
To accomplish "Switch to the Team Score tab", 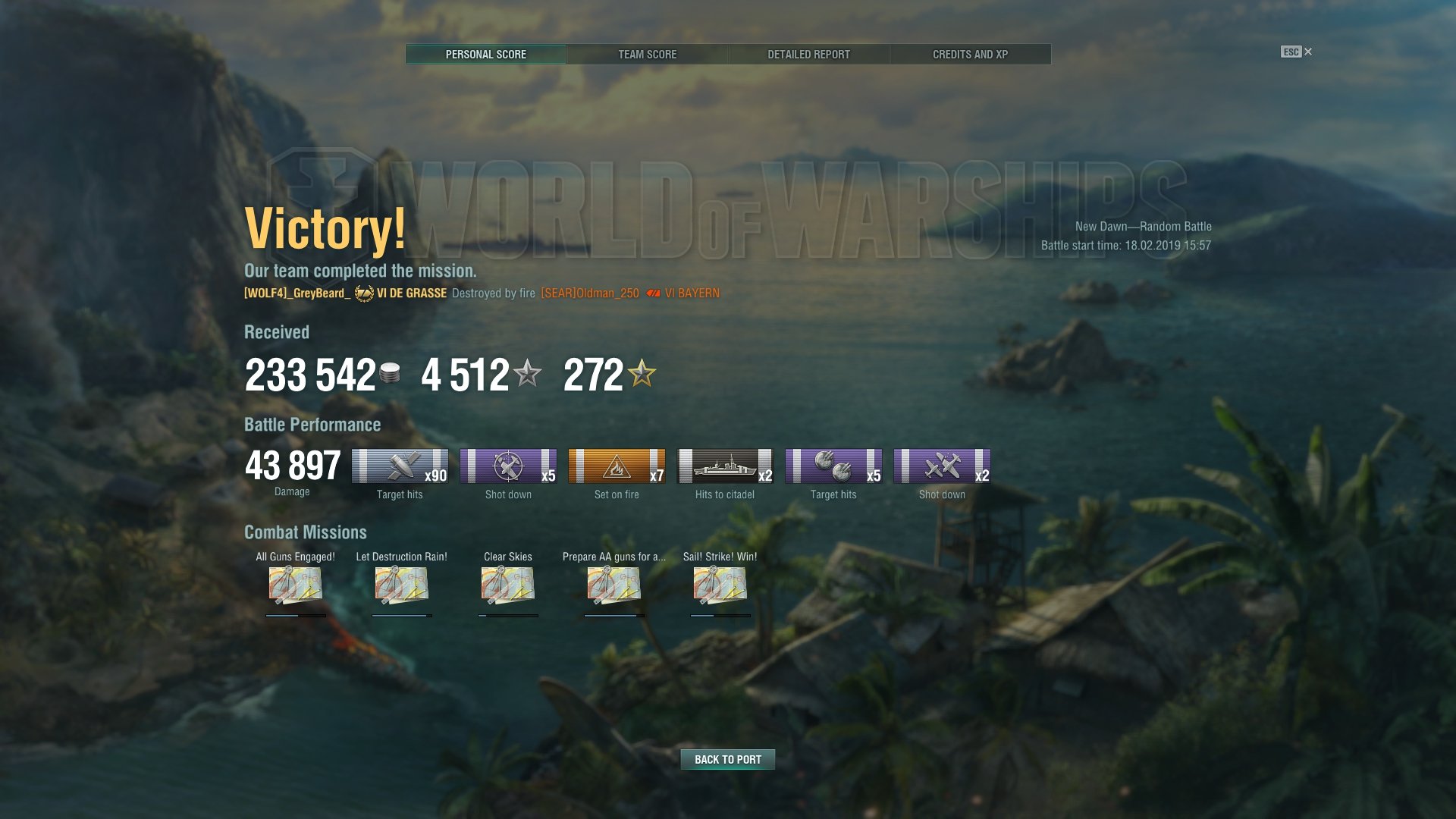I will [x=647, y=55].
